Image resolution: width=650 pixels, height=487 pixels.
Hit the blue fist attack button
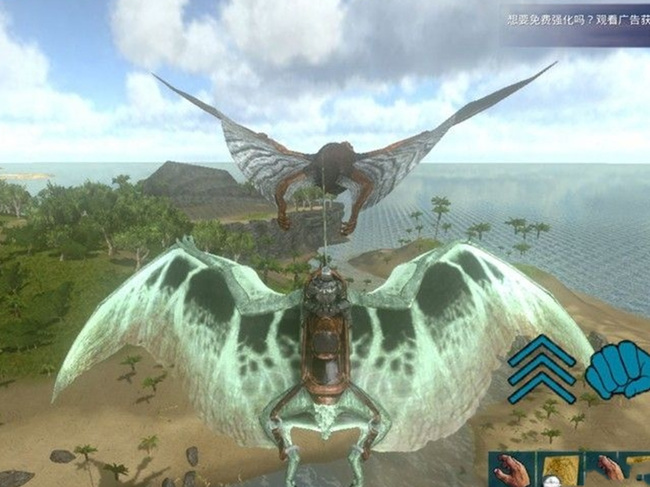pos(616,369)
